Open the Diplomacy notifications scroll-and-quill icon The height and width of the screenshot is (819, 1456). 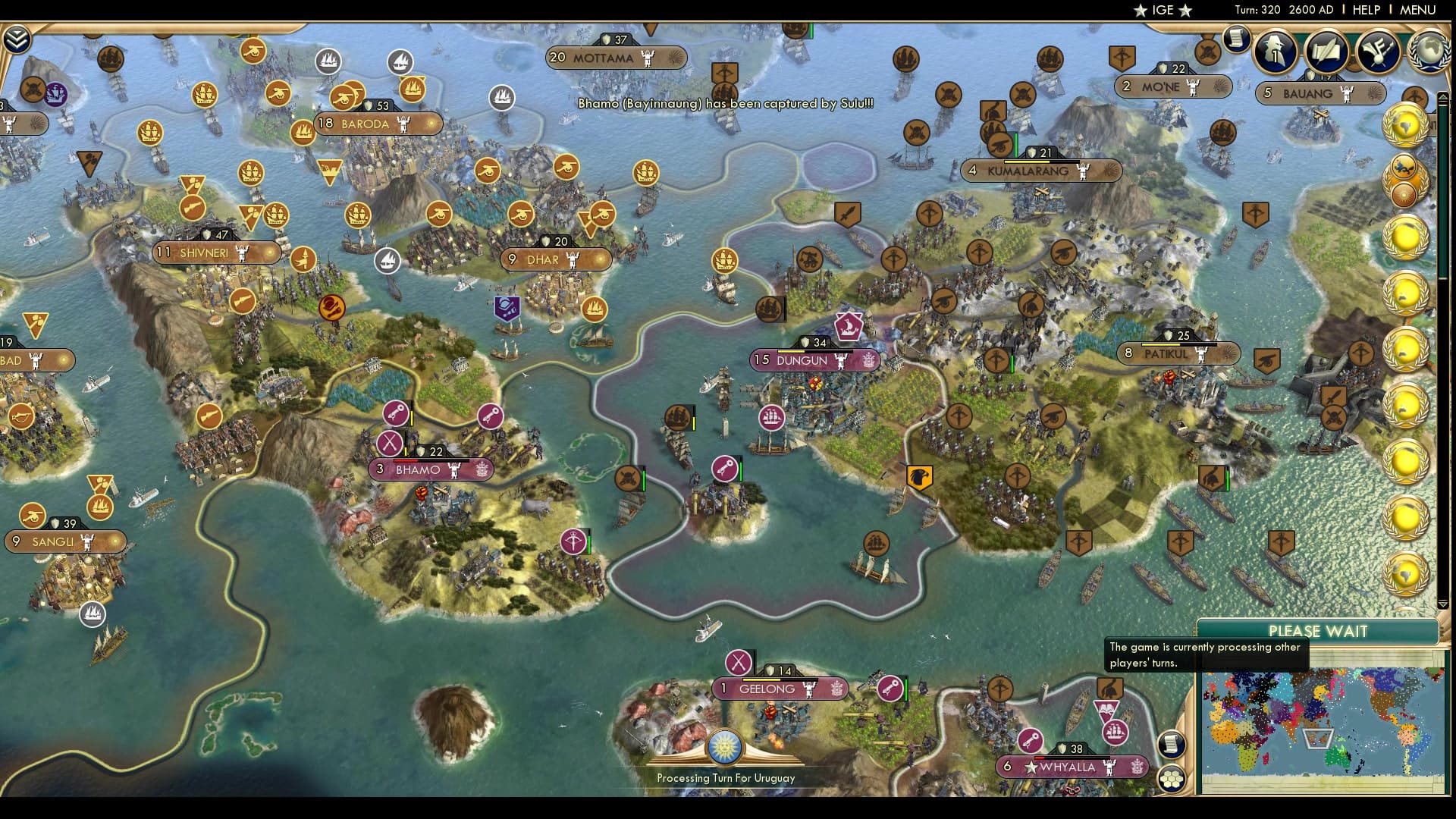click(x=1327, y=50)
